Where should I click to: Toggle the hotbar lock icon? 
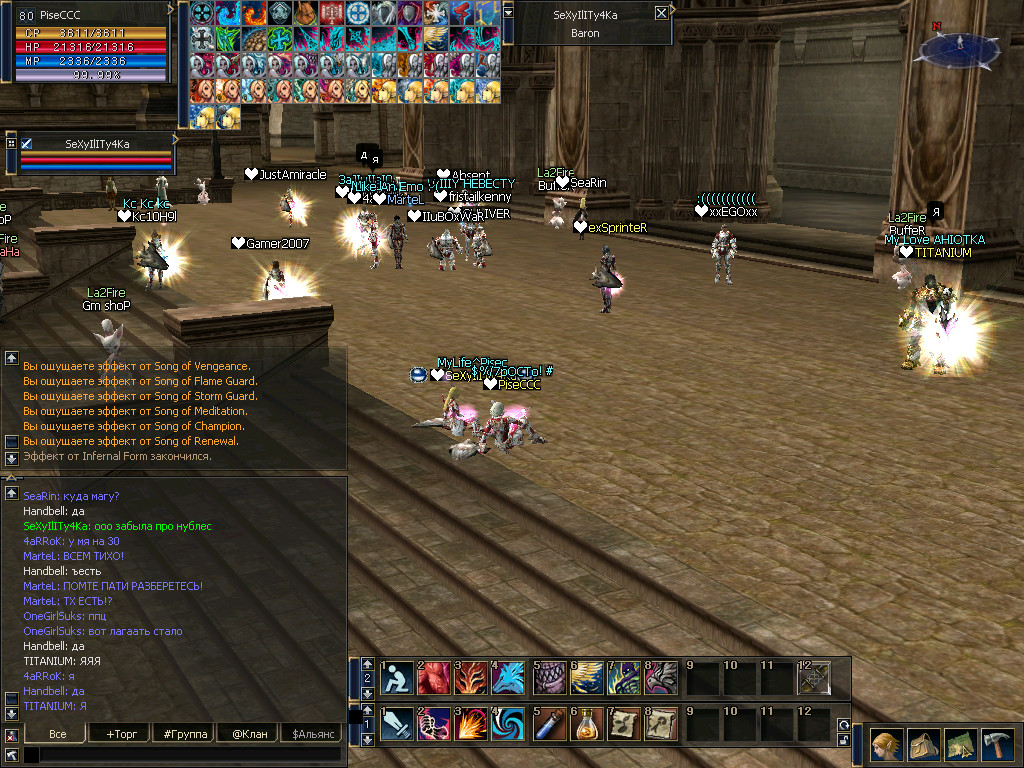[x=844, y=740]
